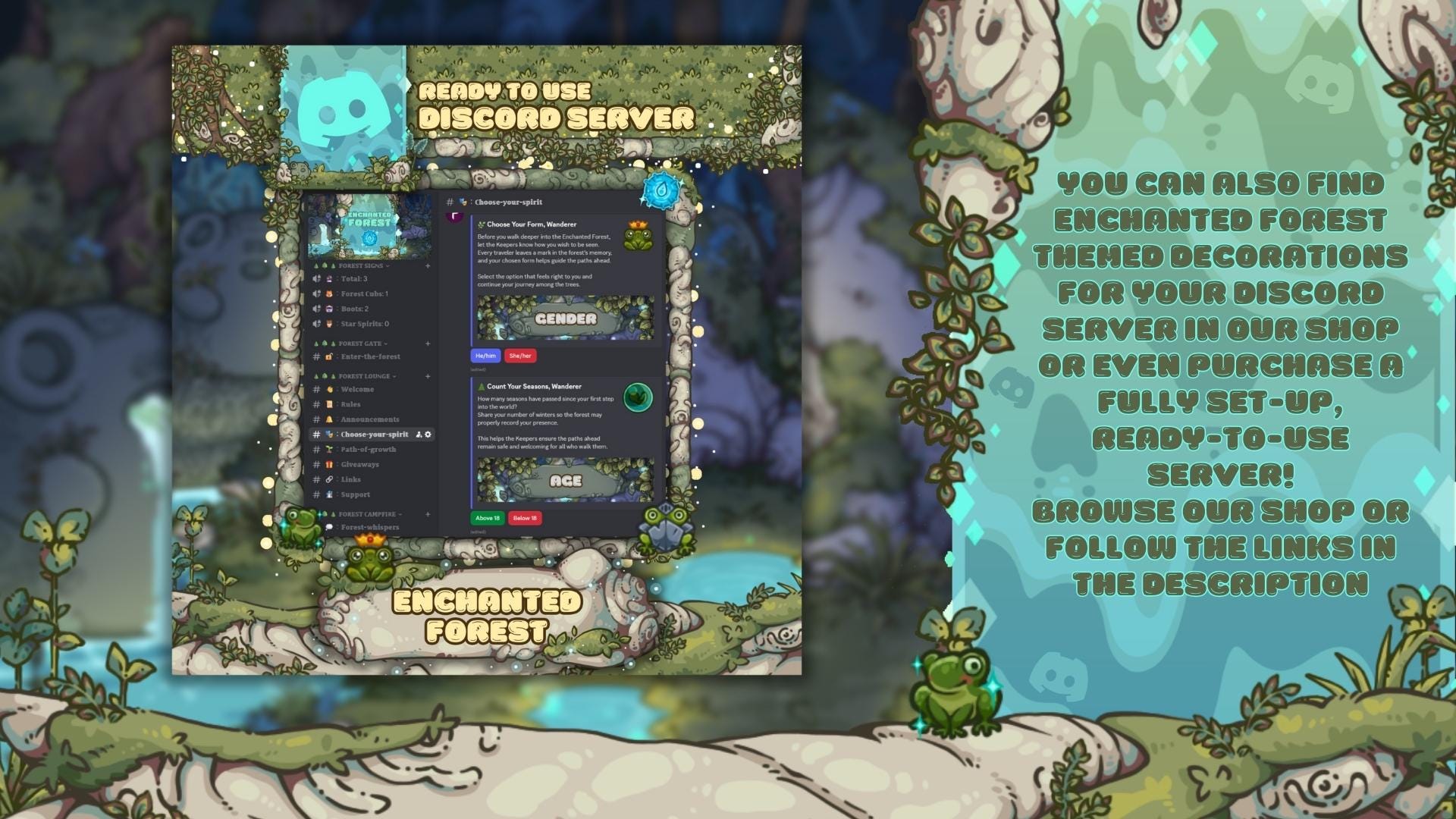Click the He/him reaction button
1456x819 pixels.
tap(485, 355)
